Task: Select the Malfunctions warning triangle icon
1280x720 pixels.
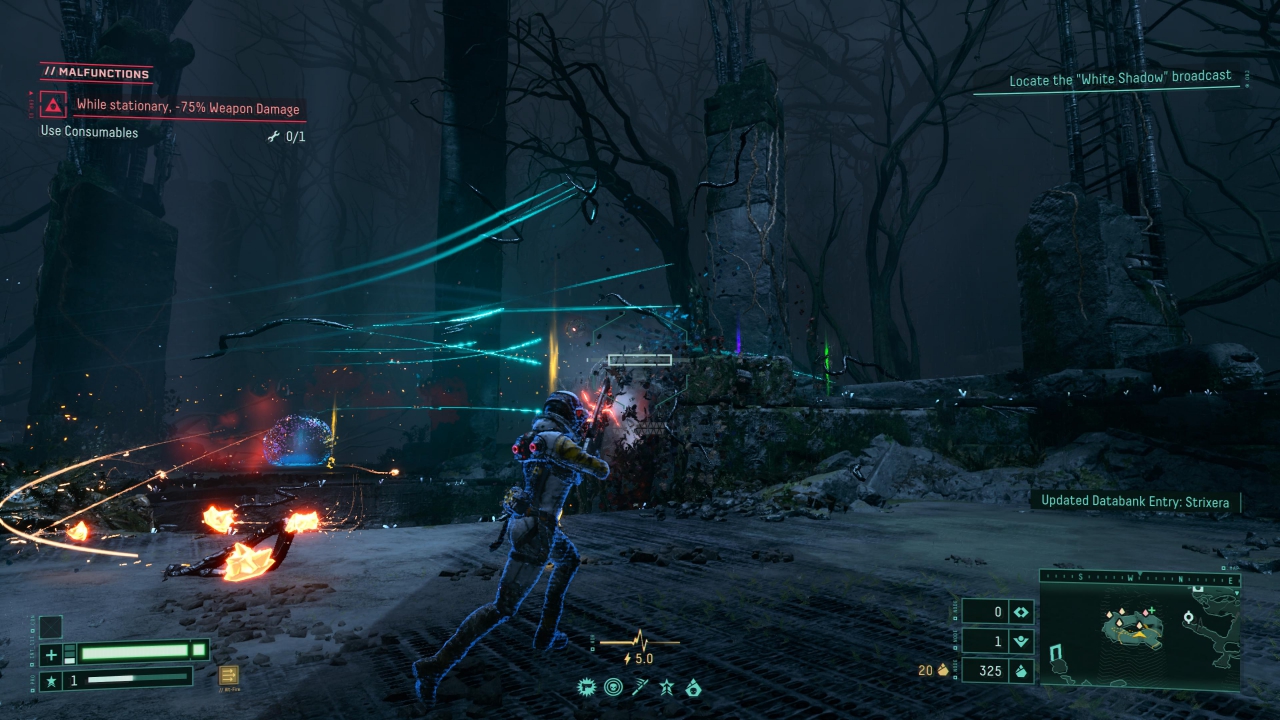Action: pyautogui.click(x=50, y=104)
